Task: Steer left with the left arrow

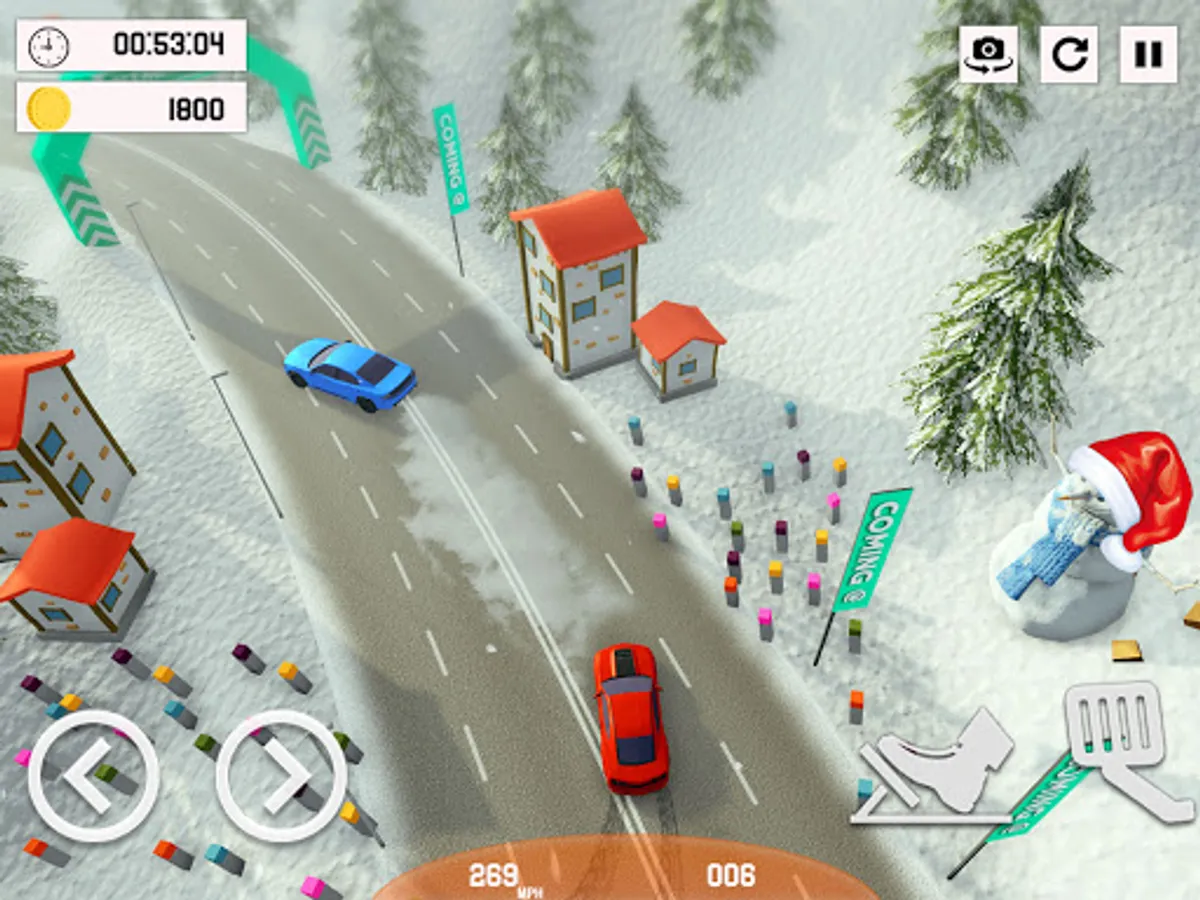Action: click(93, 776)
